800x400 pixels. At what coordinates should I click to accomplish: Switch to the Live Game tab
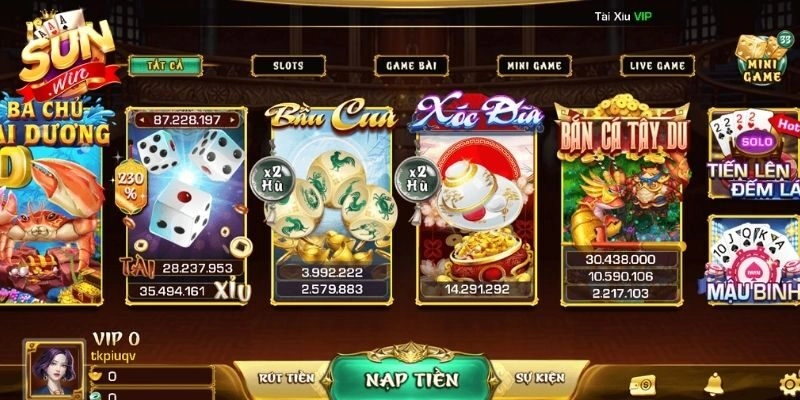point(657,66)
